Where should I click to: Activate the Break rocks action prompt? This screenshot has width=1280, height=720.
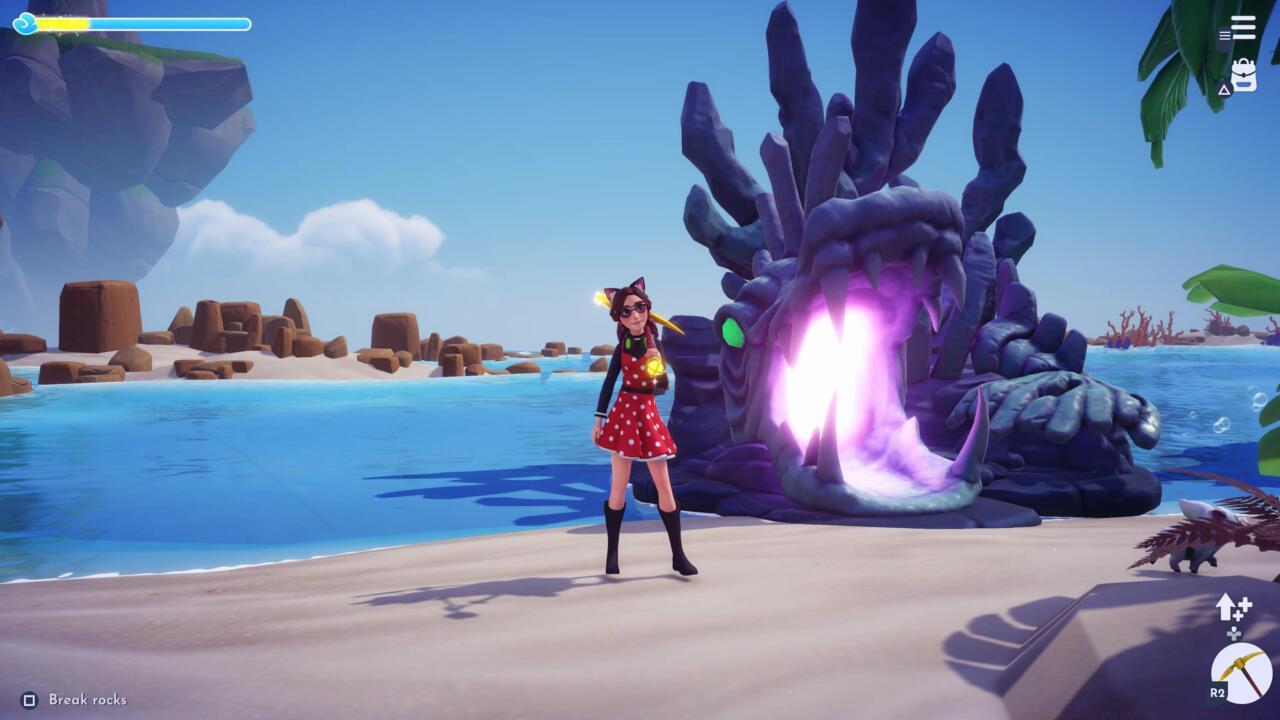pyautogui.click(x=75, y=700)
